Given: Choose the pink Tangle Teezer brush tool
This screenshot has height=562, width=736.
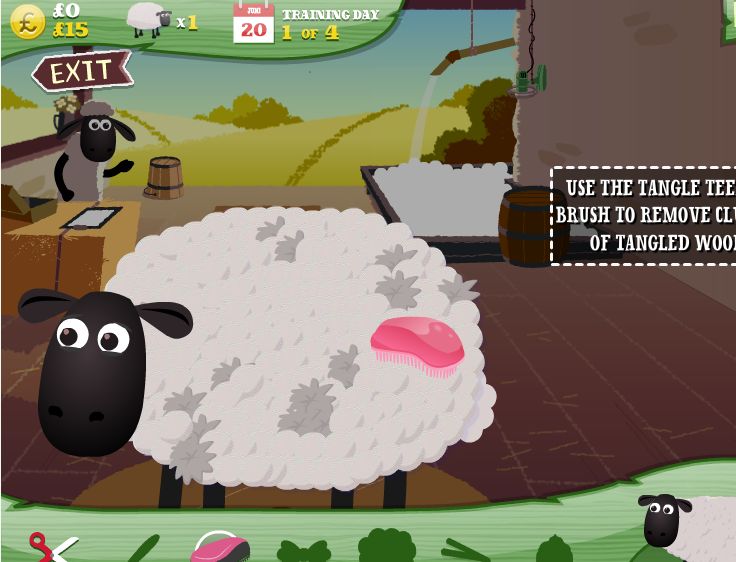Looking at the screenshot, I should (220, 548).
